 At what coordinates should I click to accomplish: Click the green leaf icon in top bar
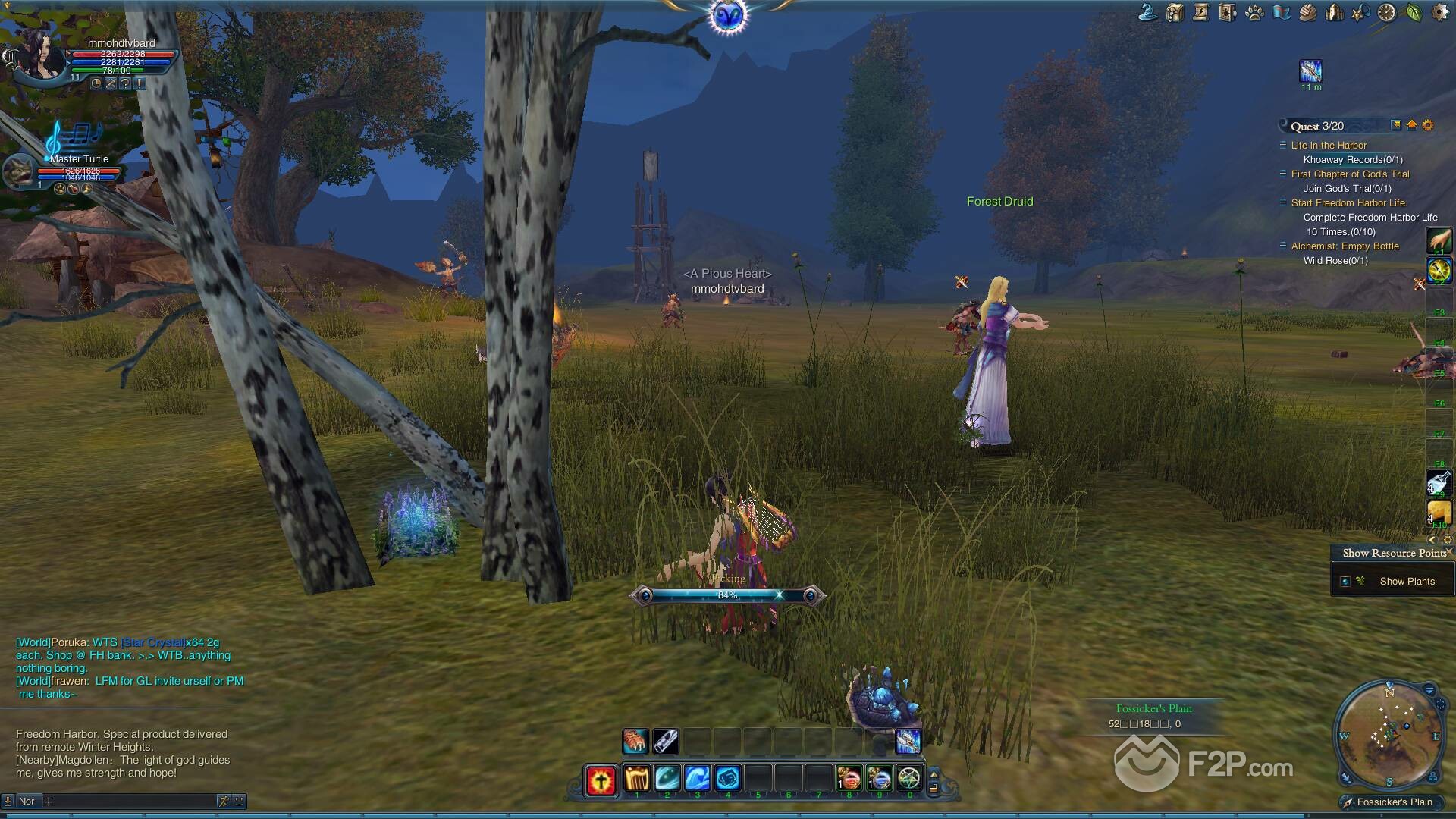tap(1414, 13)
